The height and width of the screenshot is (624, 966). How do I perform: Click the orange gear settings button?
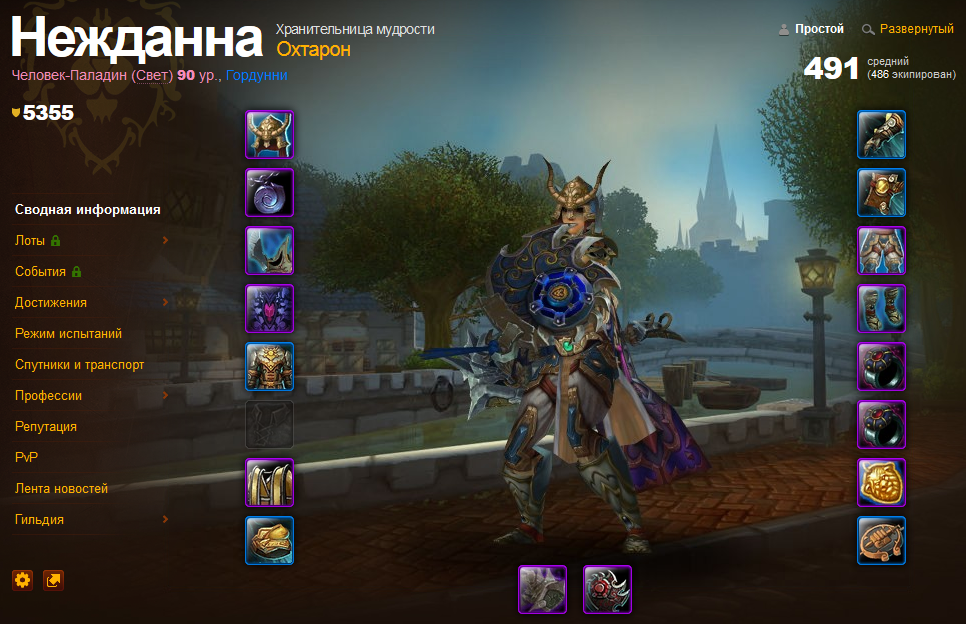pyautogui.click(x=22, y=580)
